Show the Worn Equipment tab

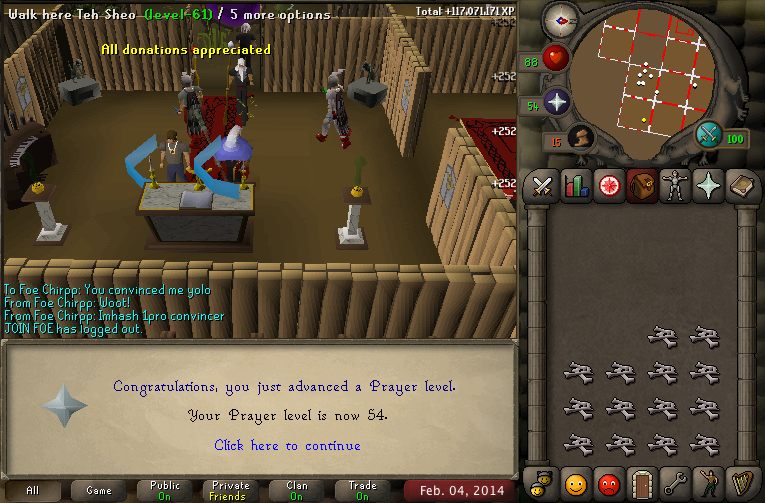(x=675, y=186)
